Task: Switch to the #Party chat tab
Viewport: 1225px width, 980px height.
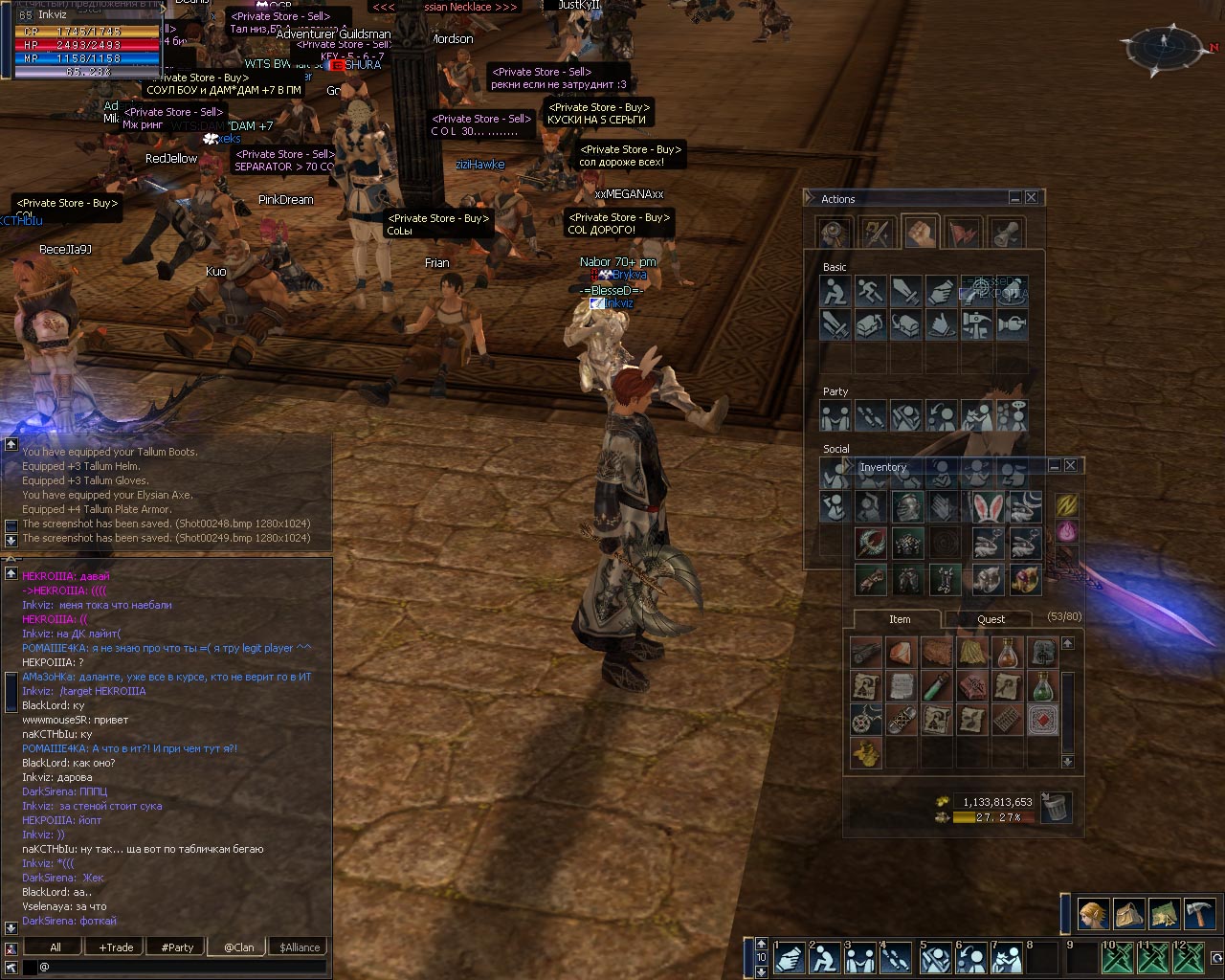Action: click(x=177, y=947)
